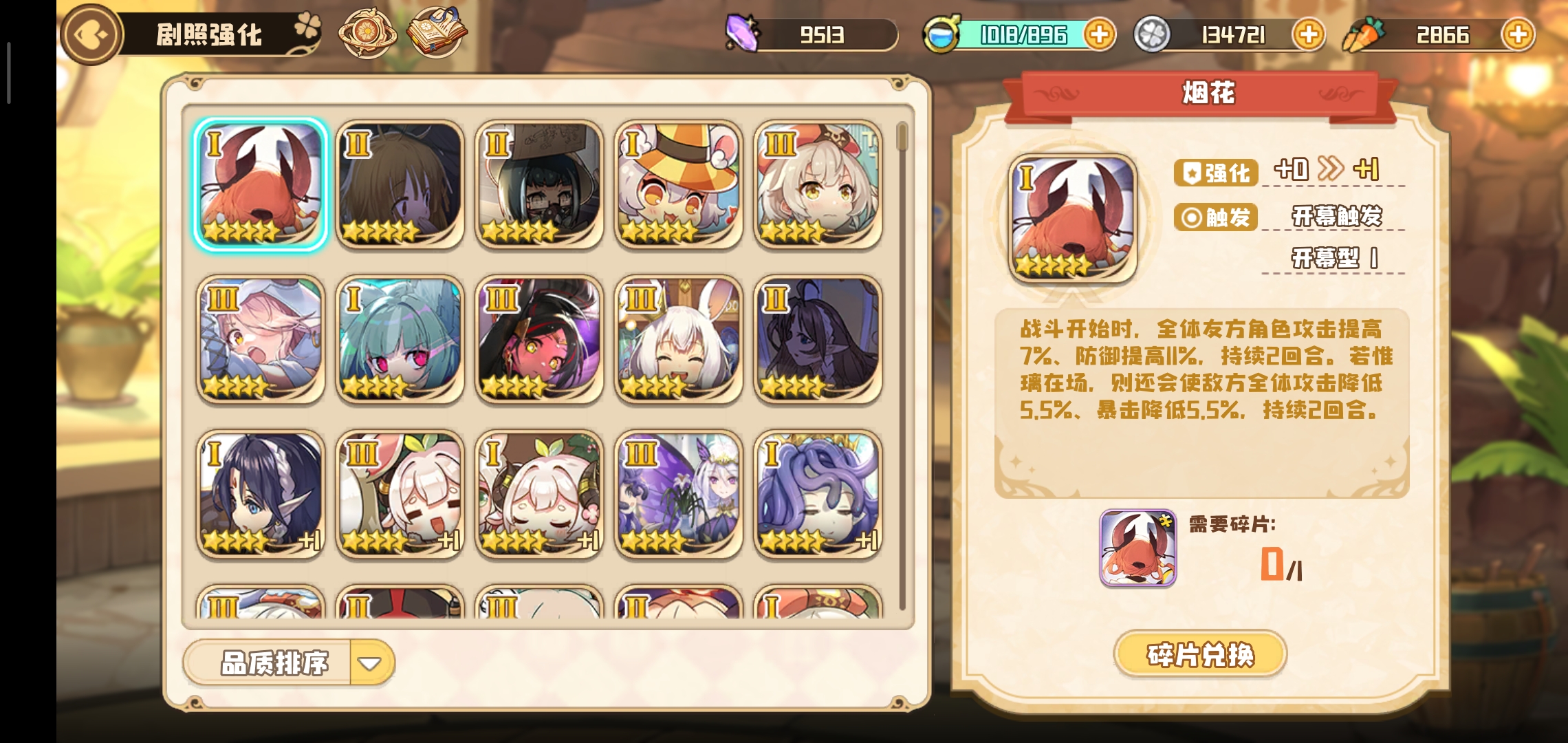Choose the black-haired girl with glasses card

tap(539, 184)
